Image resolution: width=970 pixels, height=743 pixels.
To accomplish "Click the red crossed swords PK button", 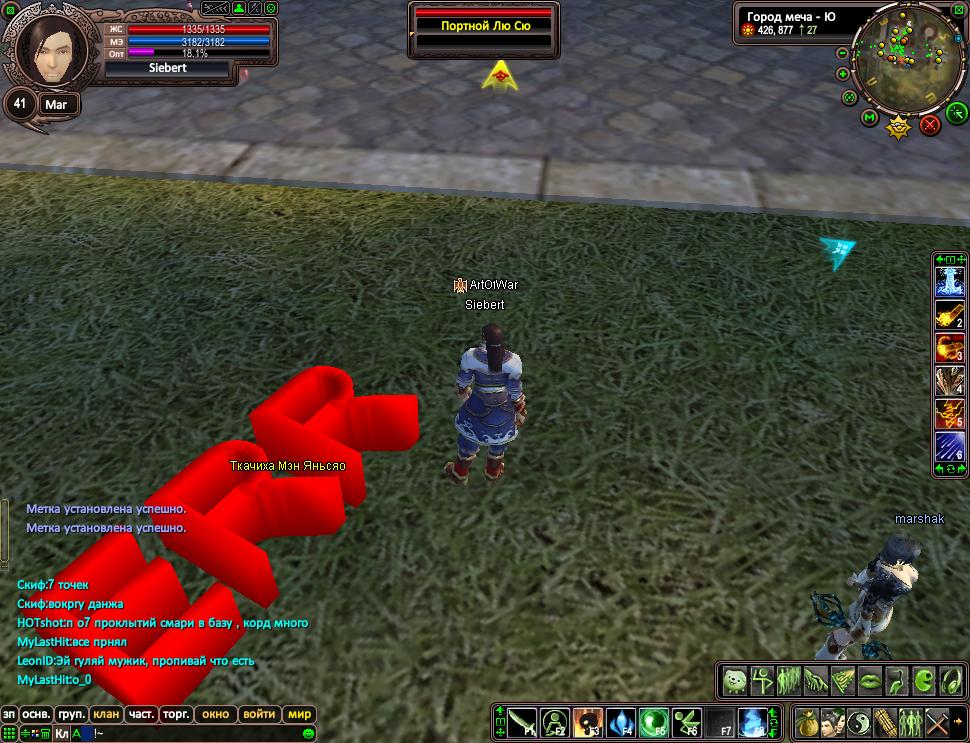I will (930, 125).
